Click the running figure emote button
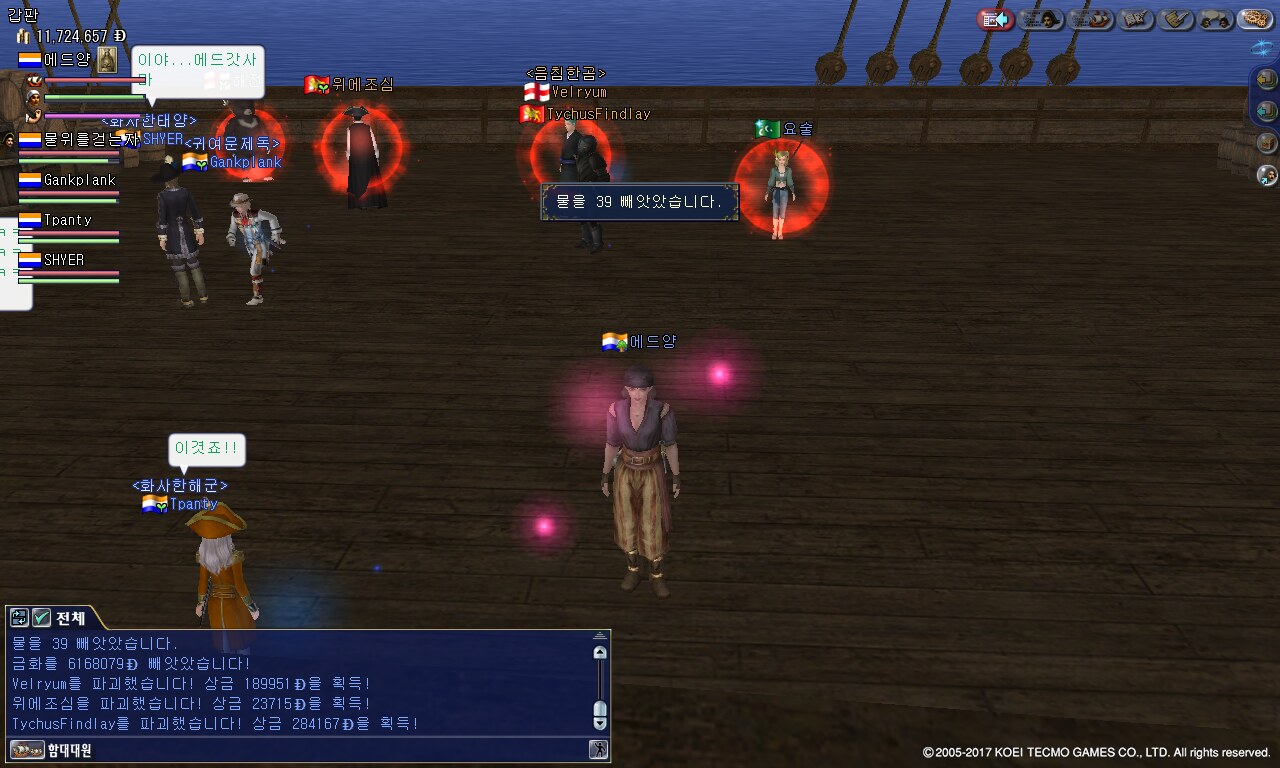 click(598, 749)
